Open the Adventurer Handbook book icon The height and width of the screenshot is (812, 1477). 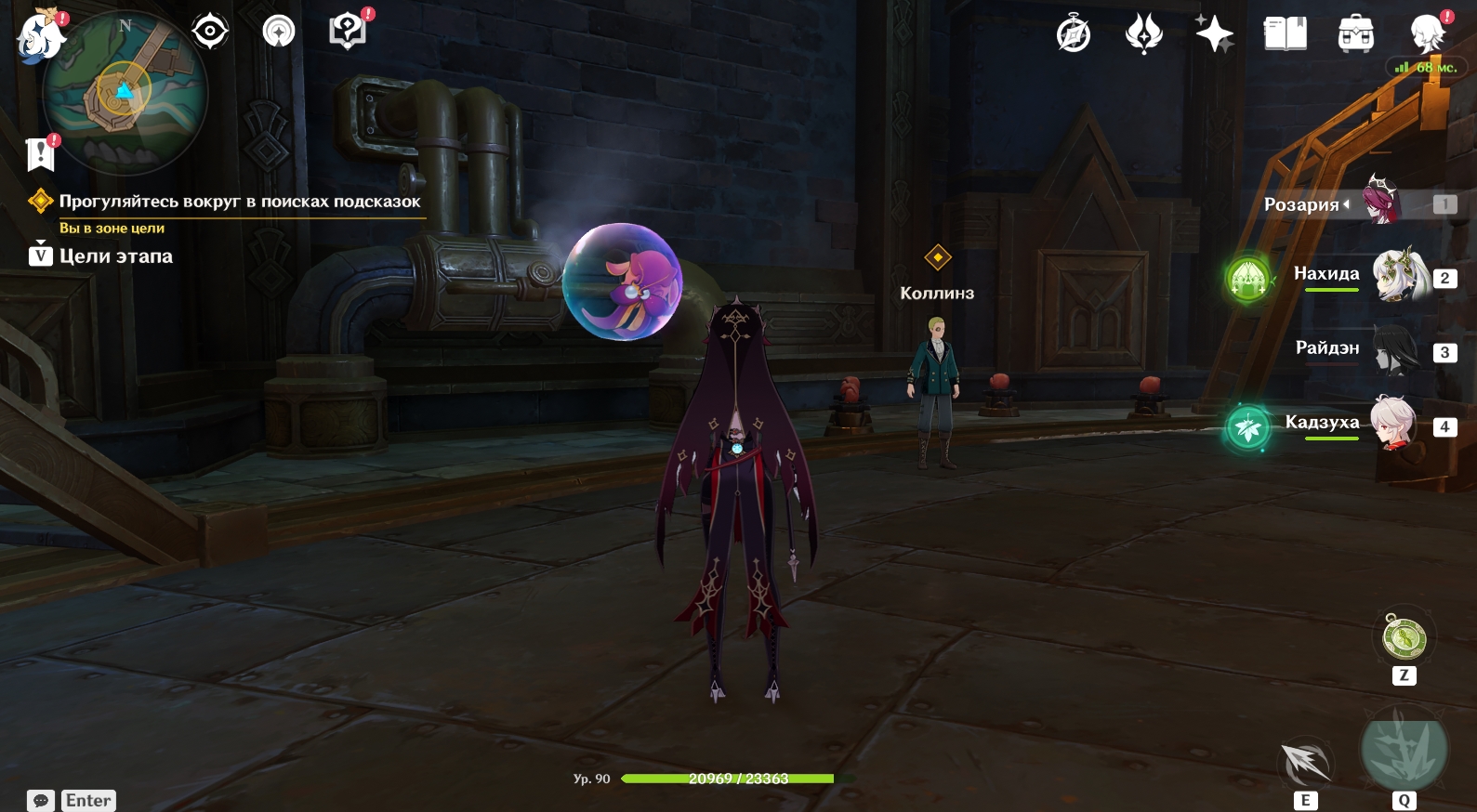point(1285,34)
